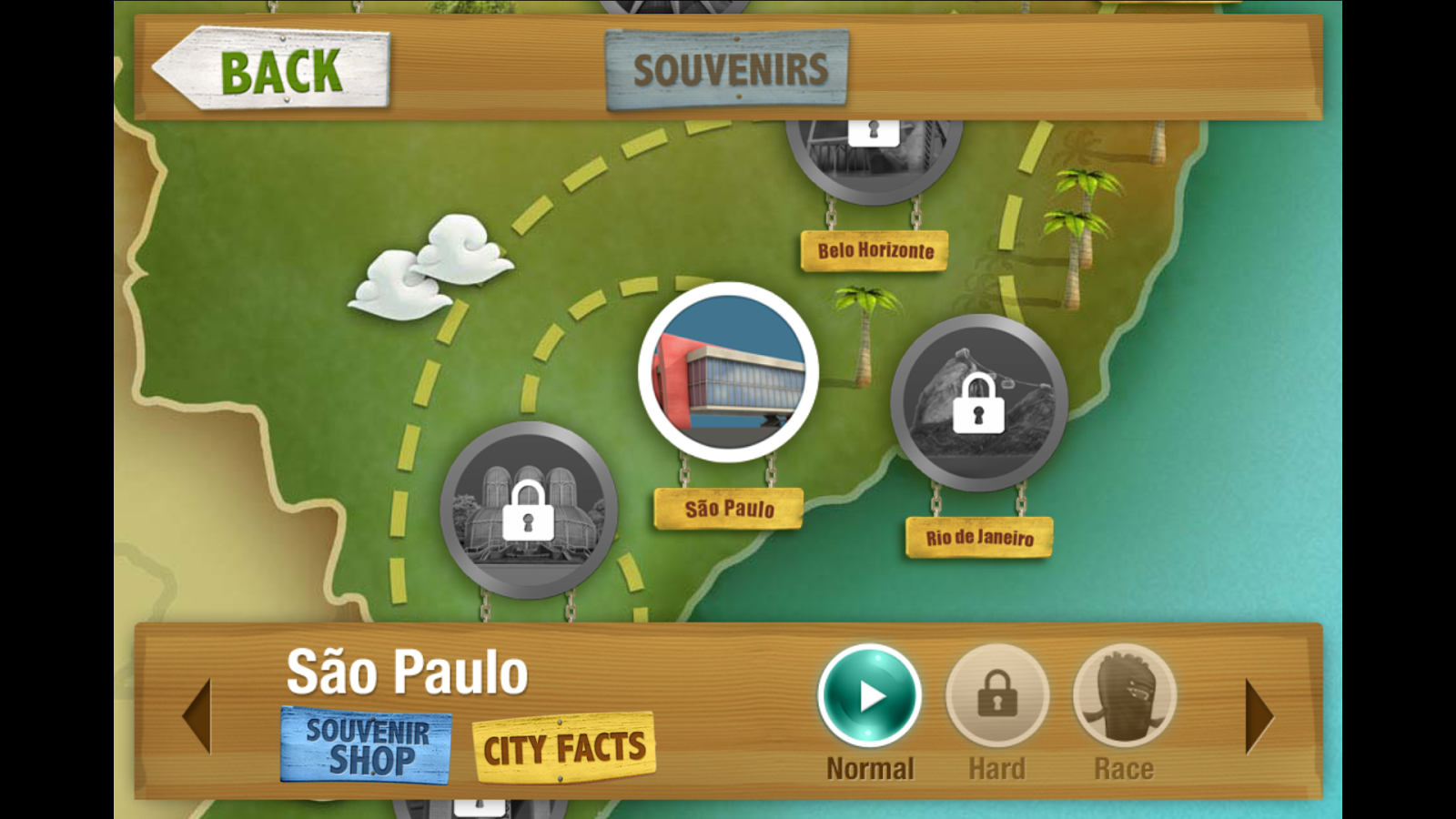Tap the locked Belo Horizonte level icon
Image resolution: width=1456 pixels, height=819 pixels.
pyautogui.click(x=875, y=150)
